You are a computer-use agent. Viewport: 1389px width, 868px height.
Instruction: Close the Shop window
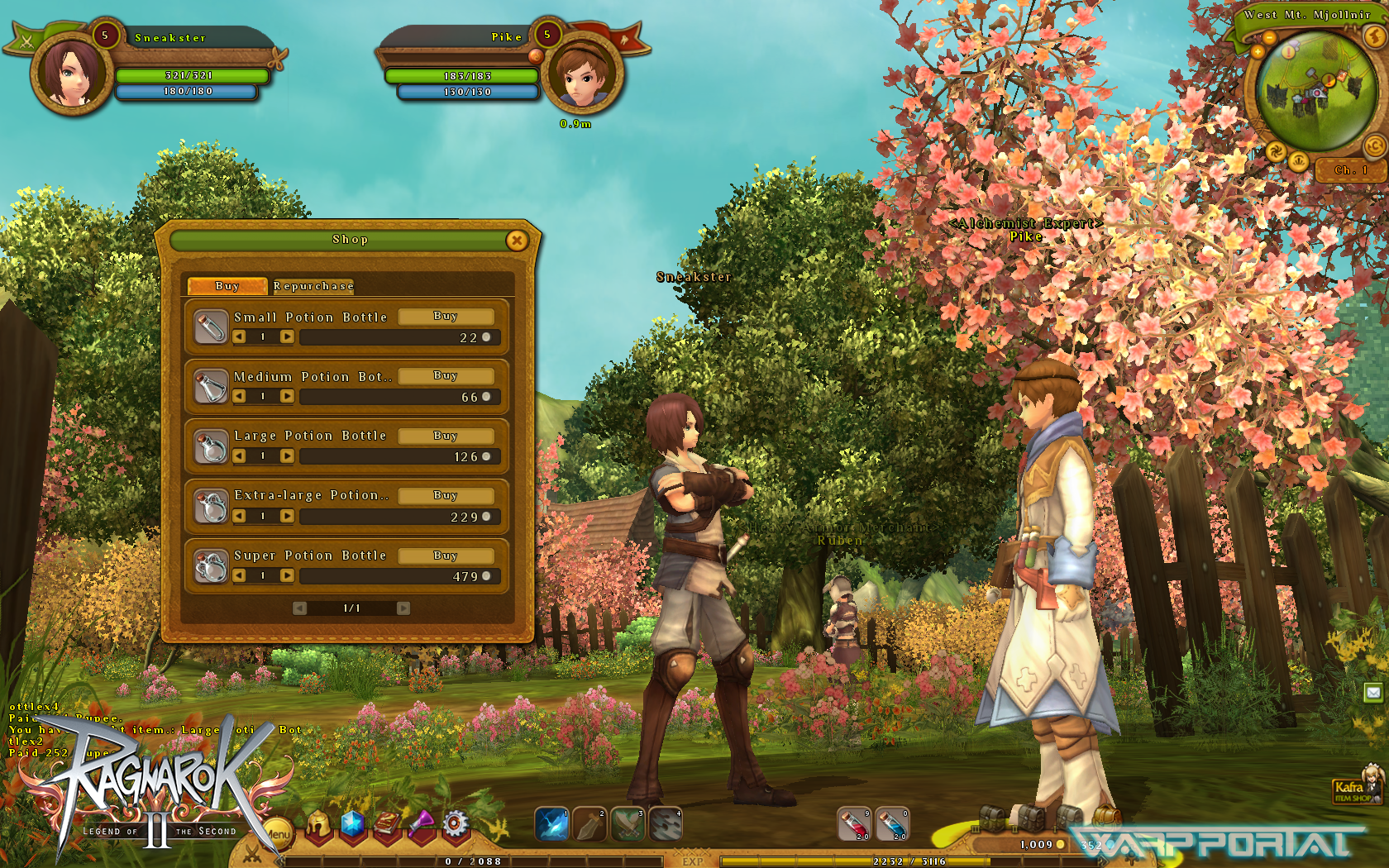pyautogui.click(x=517, y=241)
